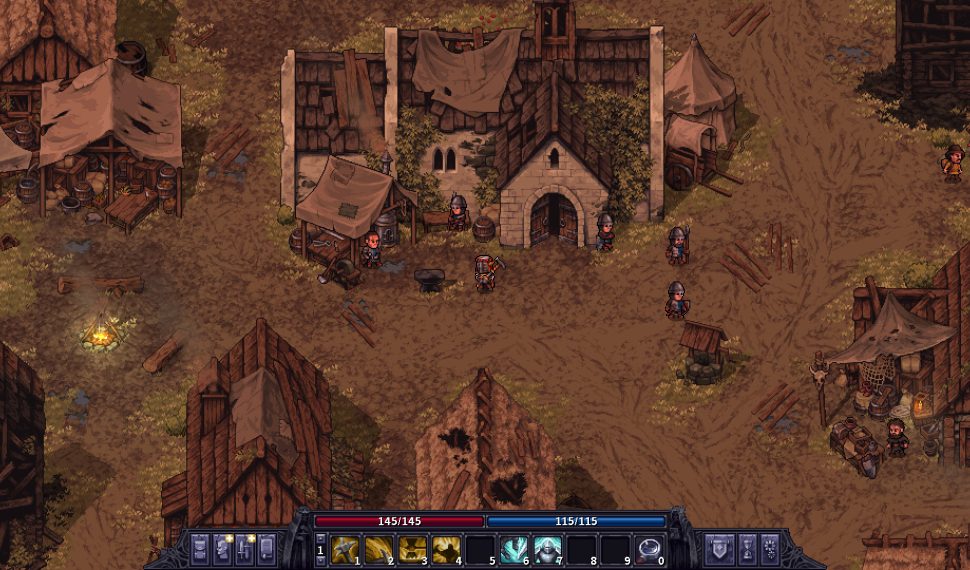Open the gear settings button

tap(770, 549)
